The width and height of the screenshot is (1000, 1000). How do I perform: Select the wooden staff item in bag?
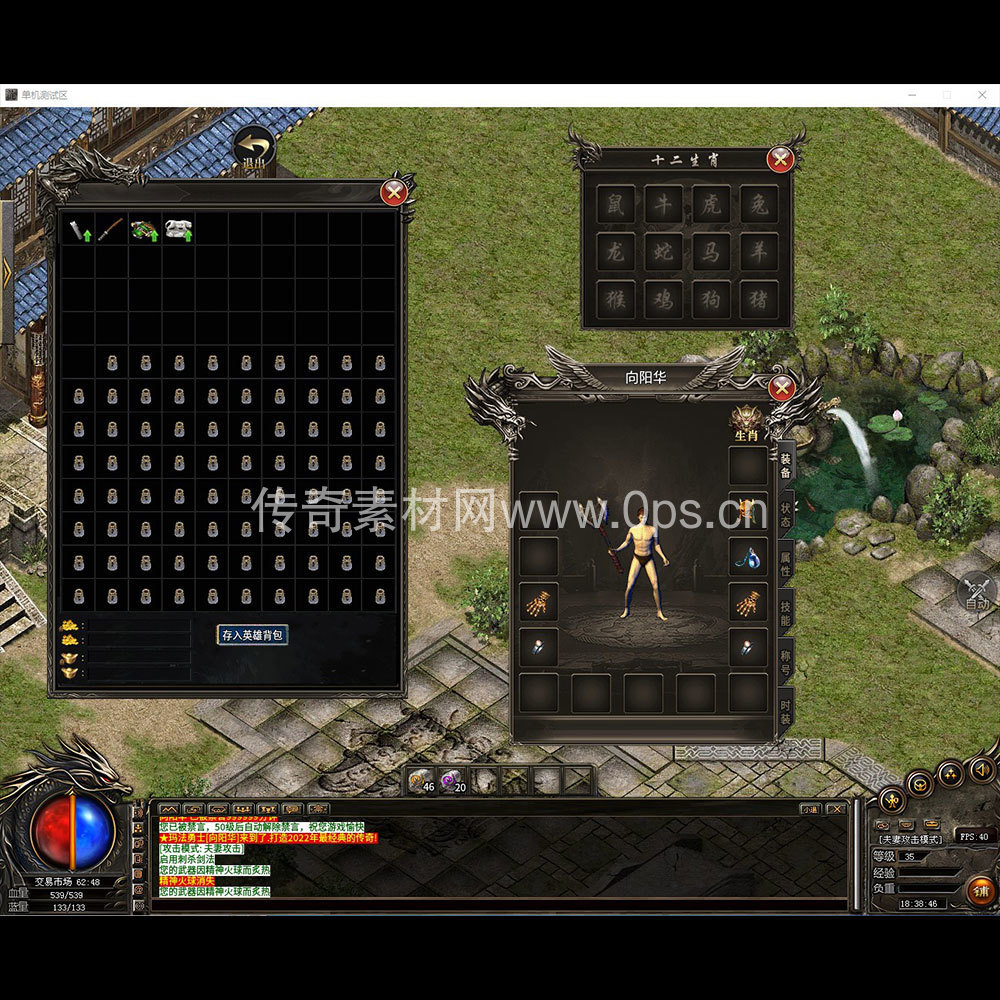(x=111, y=229)
